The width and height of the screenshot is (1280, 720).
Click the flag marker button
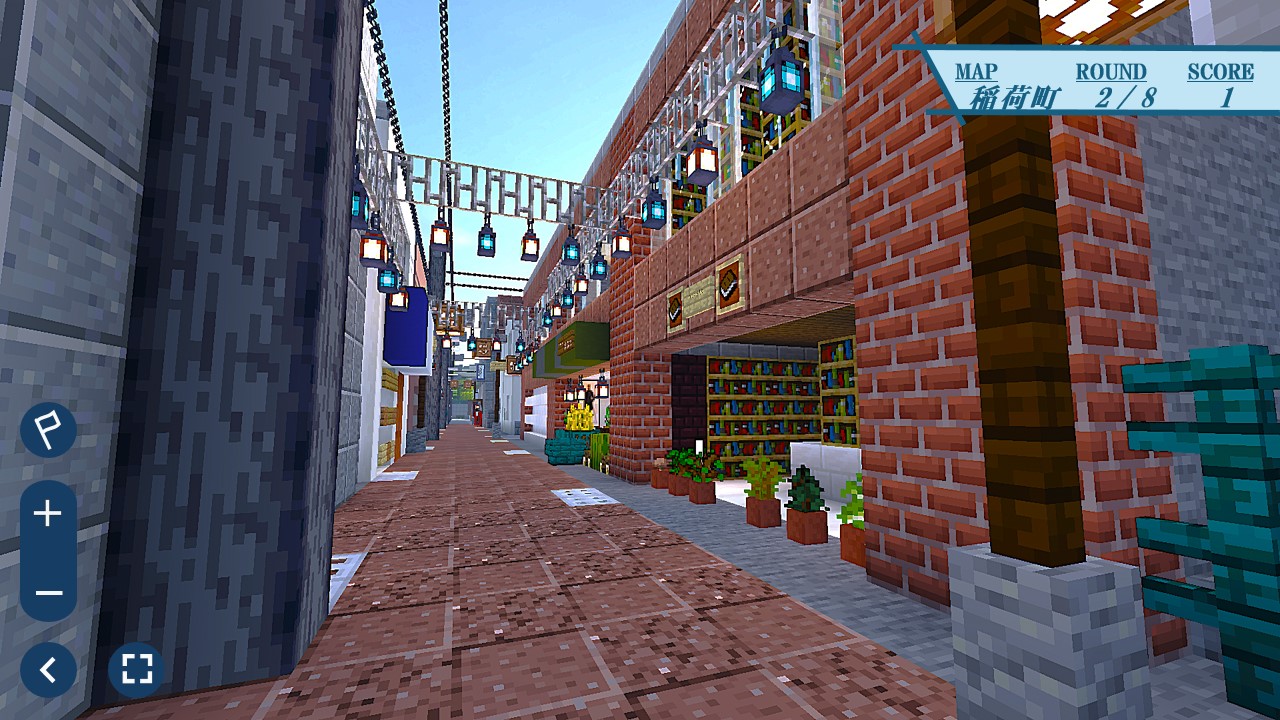[x=48, y=430]
